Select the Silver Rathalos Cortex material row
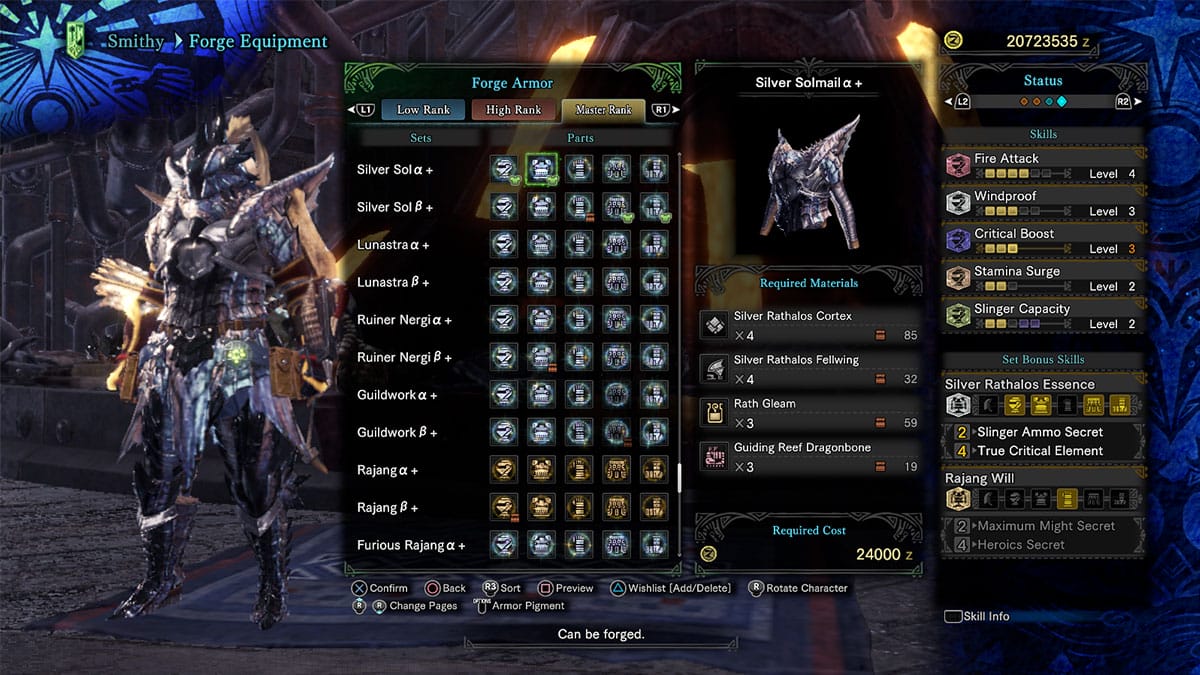 (x=808, y=325)
